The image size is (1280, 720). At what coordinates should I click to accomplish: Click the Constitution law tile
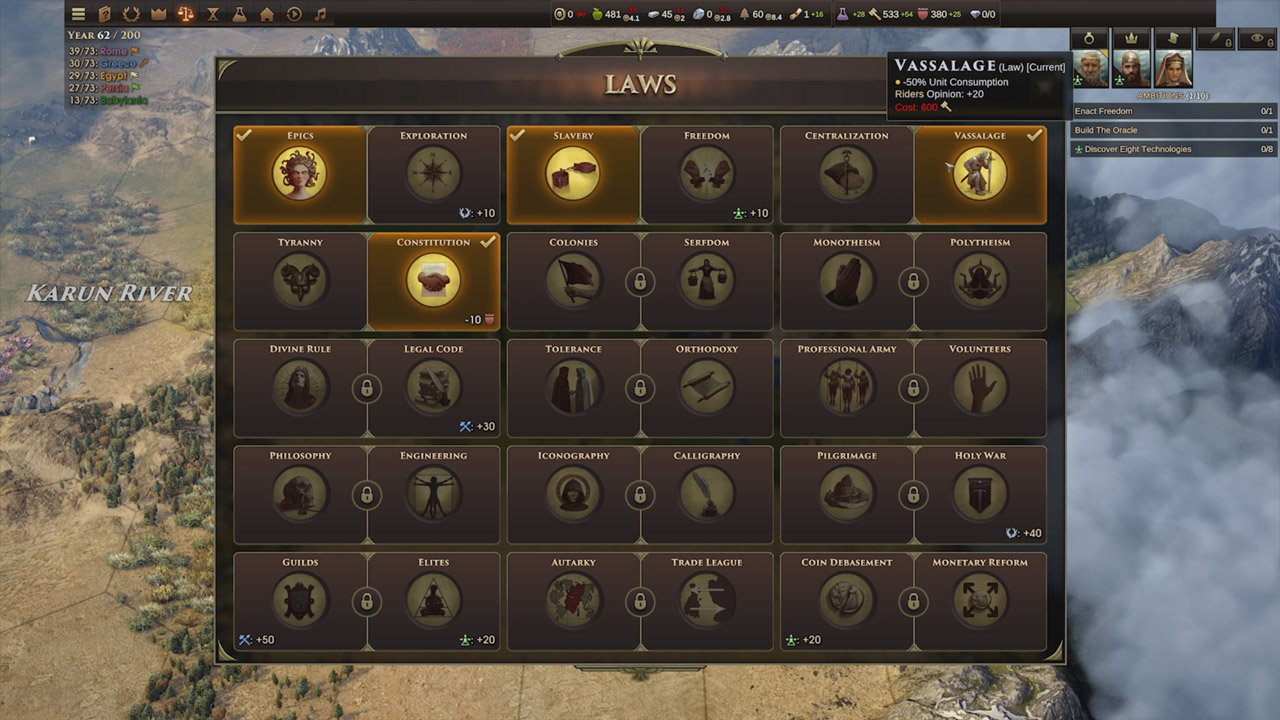click(433, 281)
